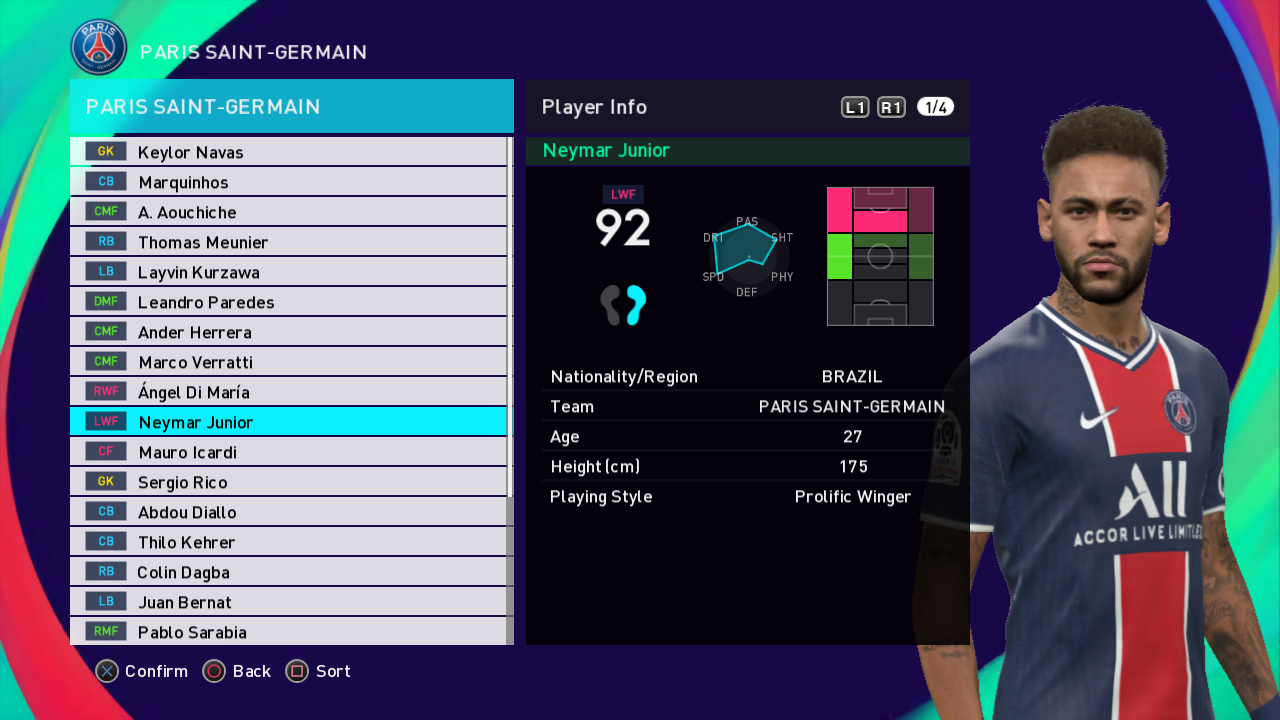Select Thilo Kehrer's row
This screenshot has height=720, width=1280.
click(x=288, y=542)
